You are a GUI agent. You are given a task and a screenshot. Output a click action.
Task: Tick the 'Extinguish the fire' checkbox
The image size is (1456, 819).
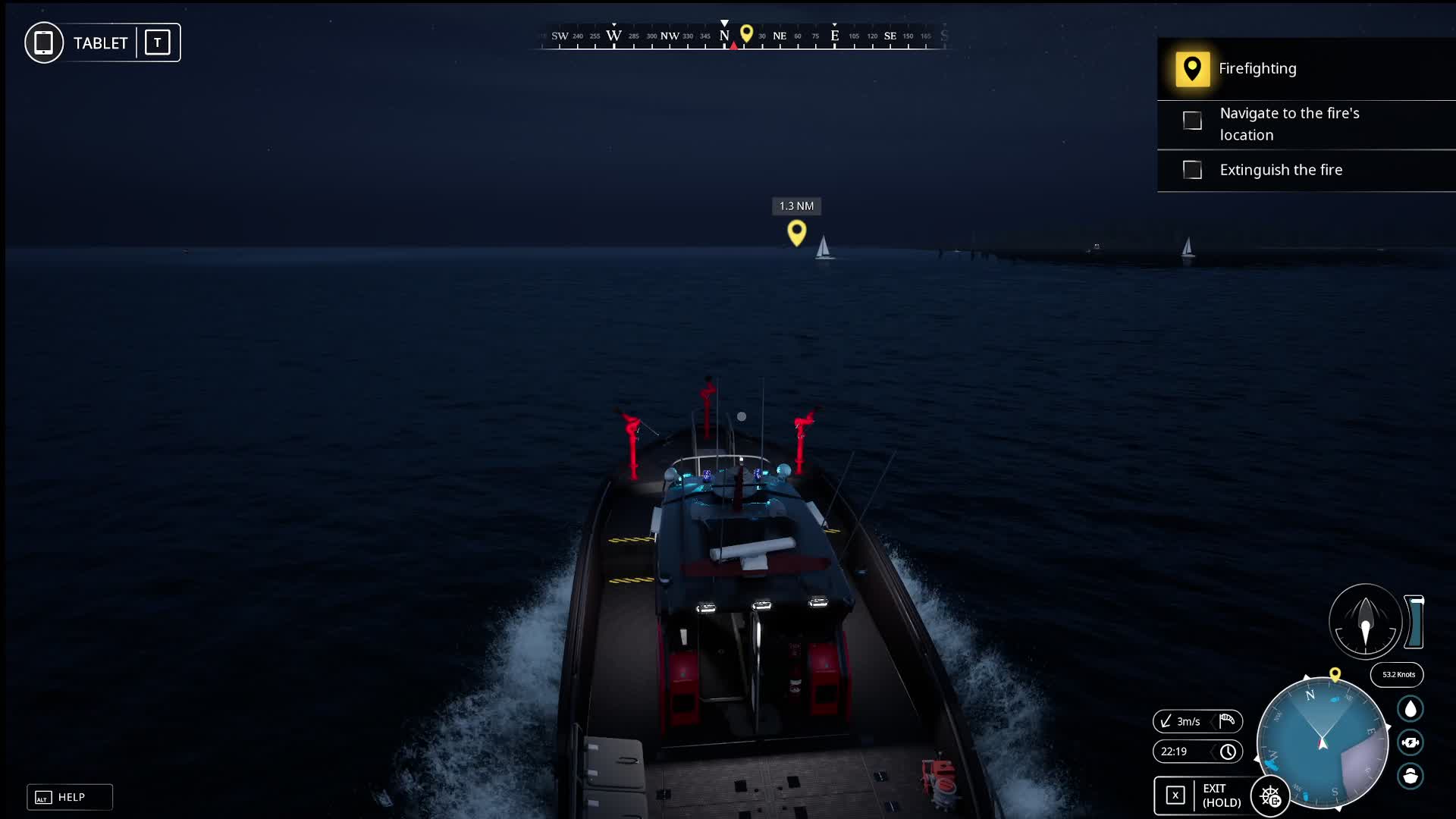1192,170
